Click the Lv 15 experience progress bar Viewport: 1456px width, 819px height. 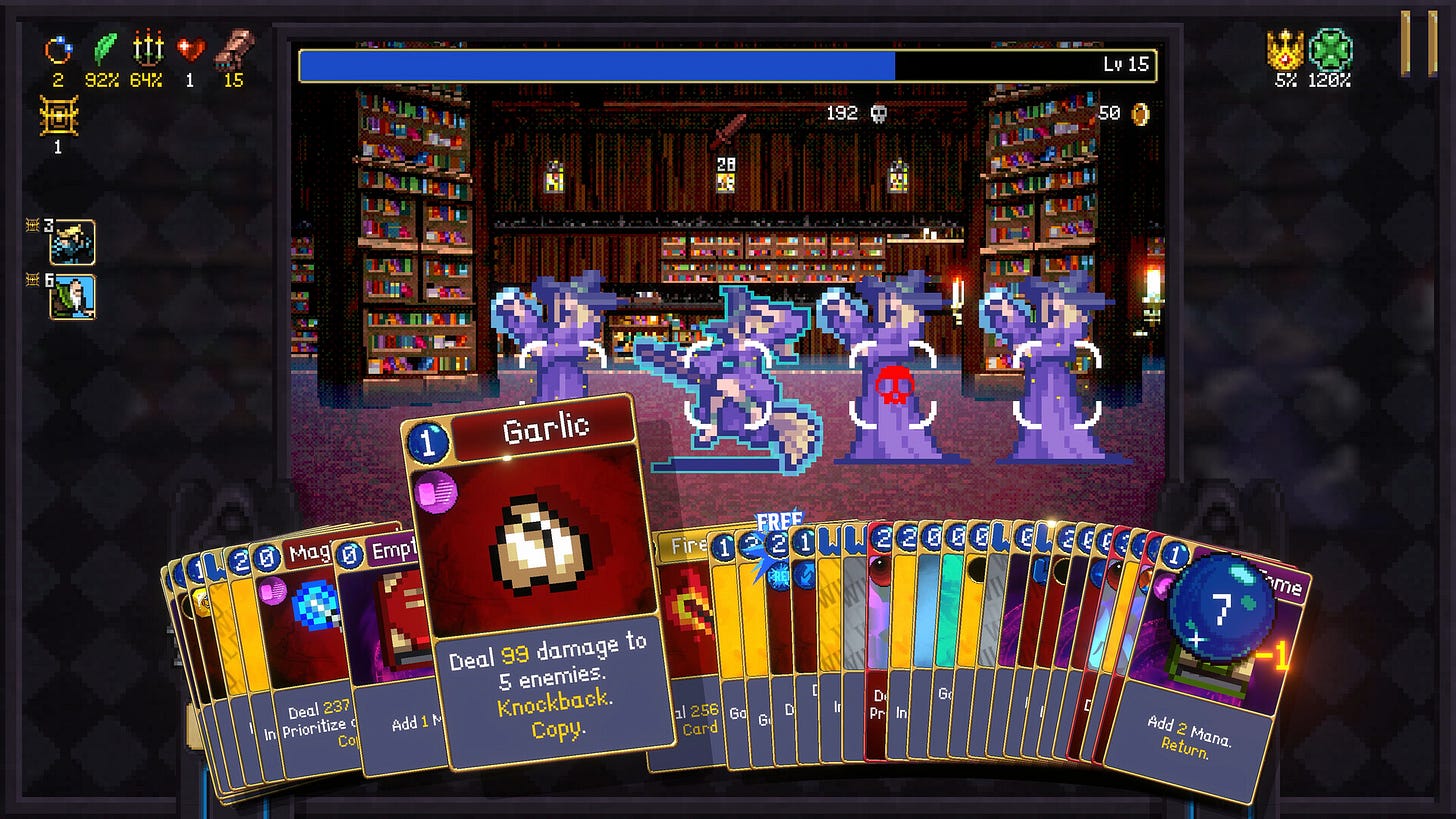[x=727, y=63]
